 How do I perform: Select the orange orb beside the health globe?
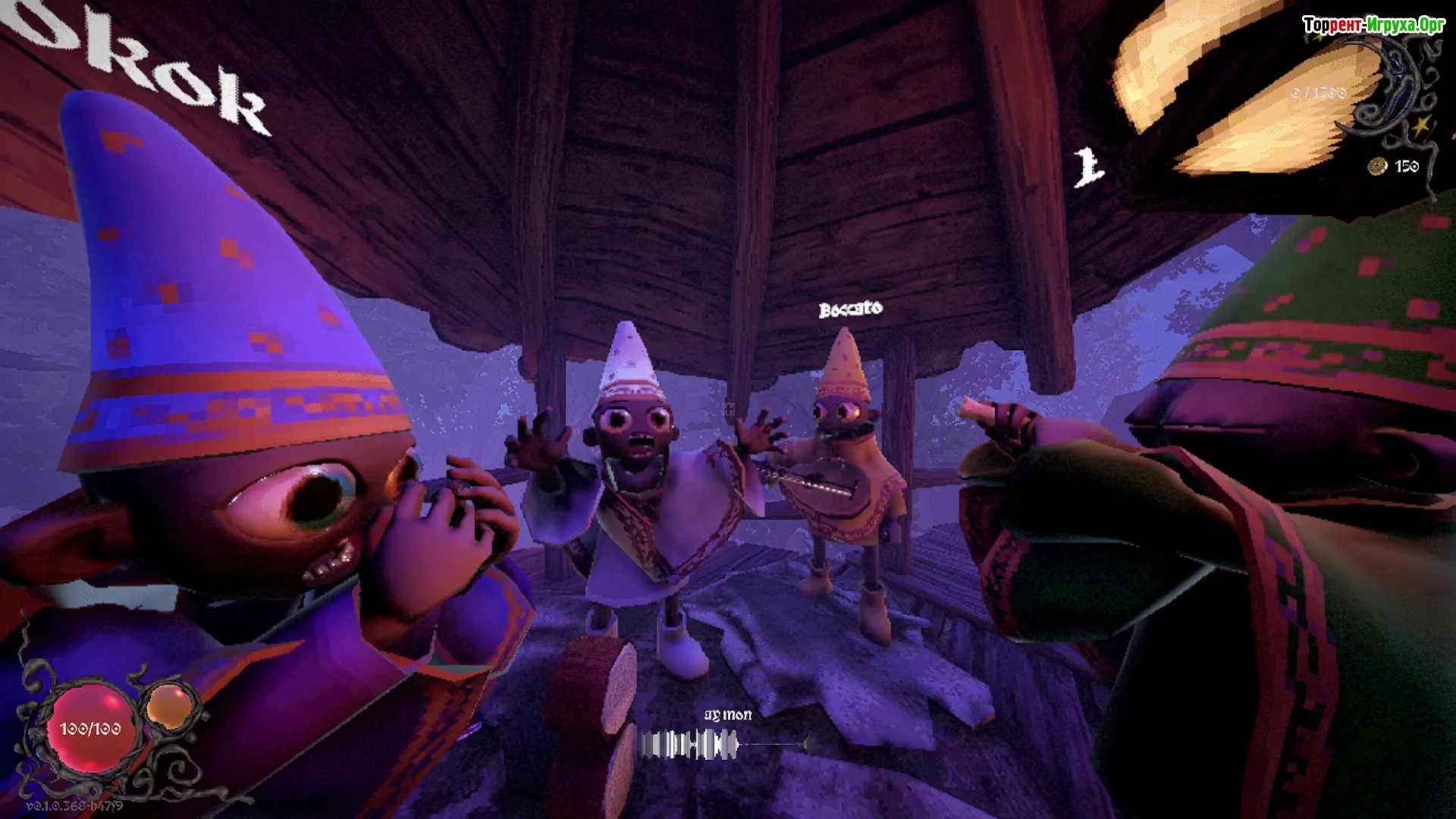(x=169, y=706)
